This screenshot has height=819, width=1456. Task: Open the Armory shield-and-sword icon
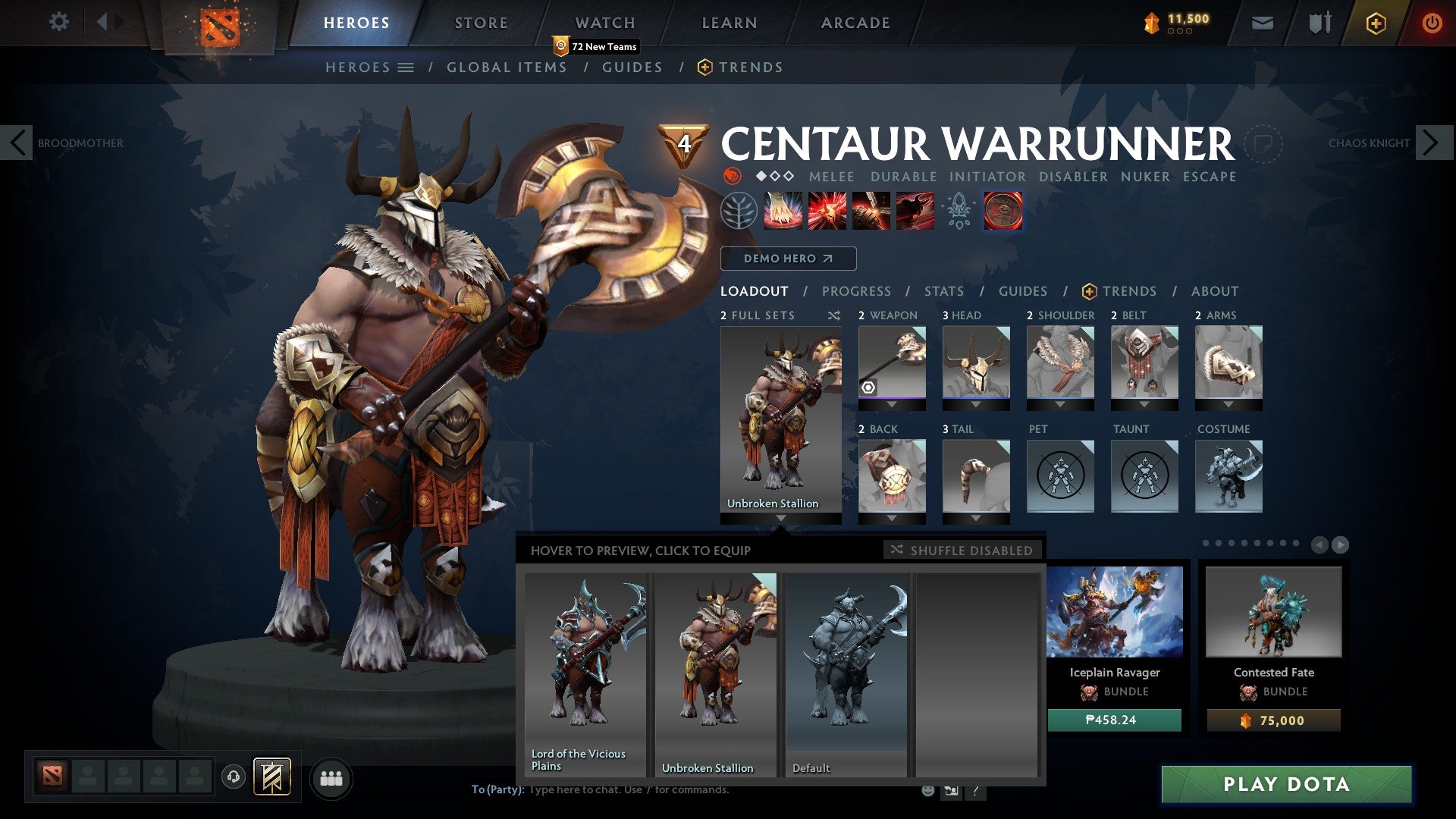tap(1319, 23)
